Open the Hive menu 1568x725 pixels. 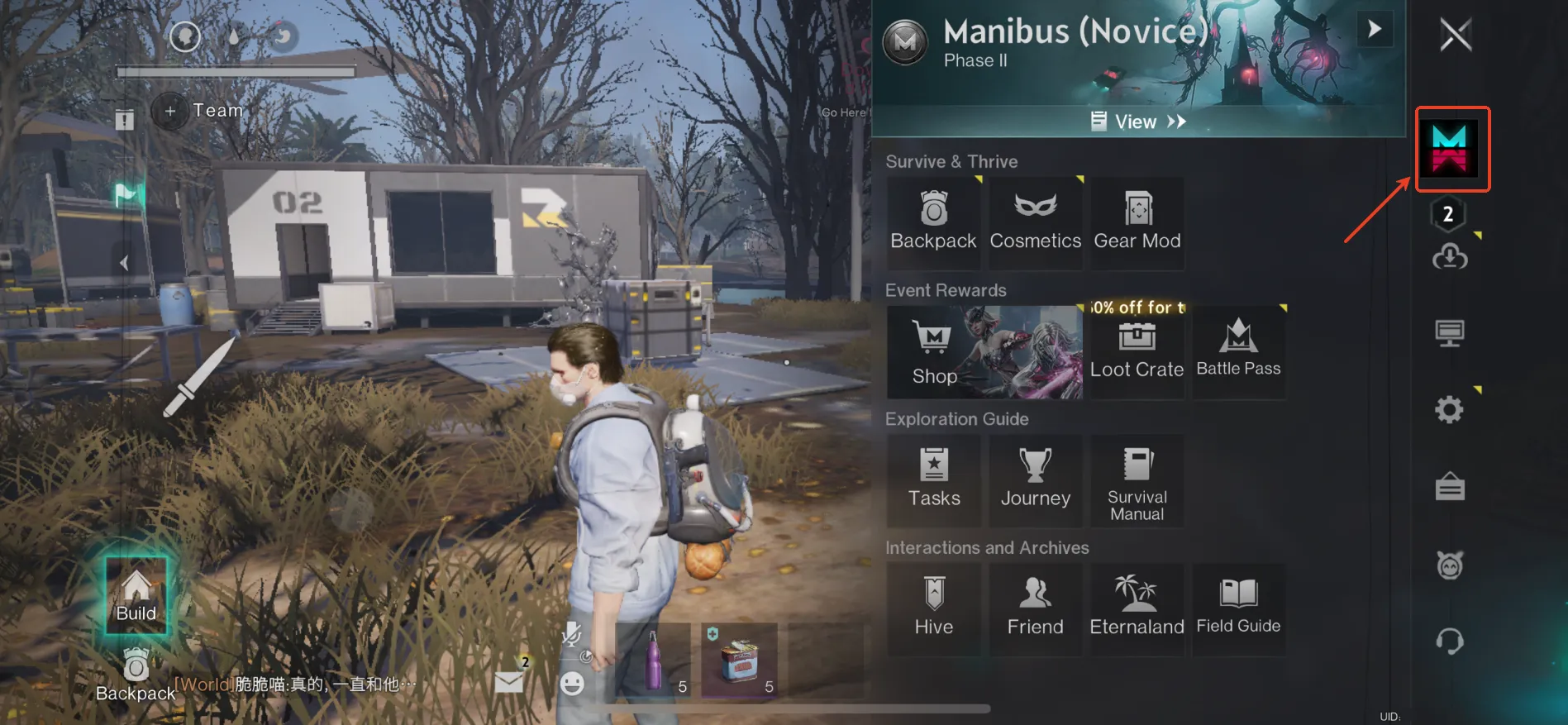coord(934,609)
